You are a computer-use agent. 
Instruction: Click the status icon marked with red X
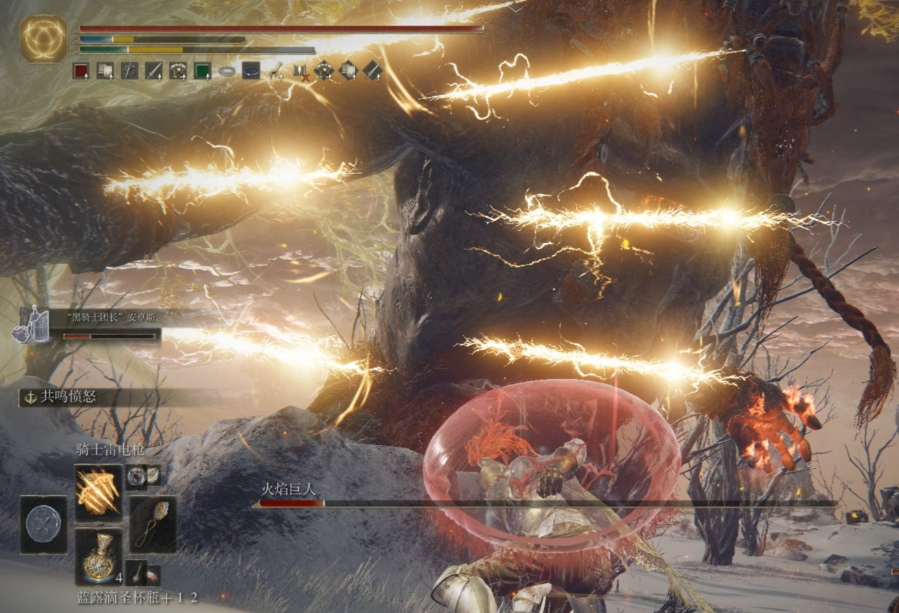point(299,70)
